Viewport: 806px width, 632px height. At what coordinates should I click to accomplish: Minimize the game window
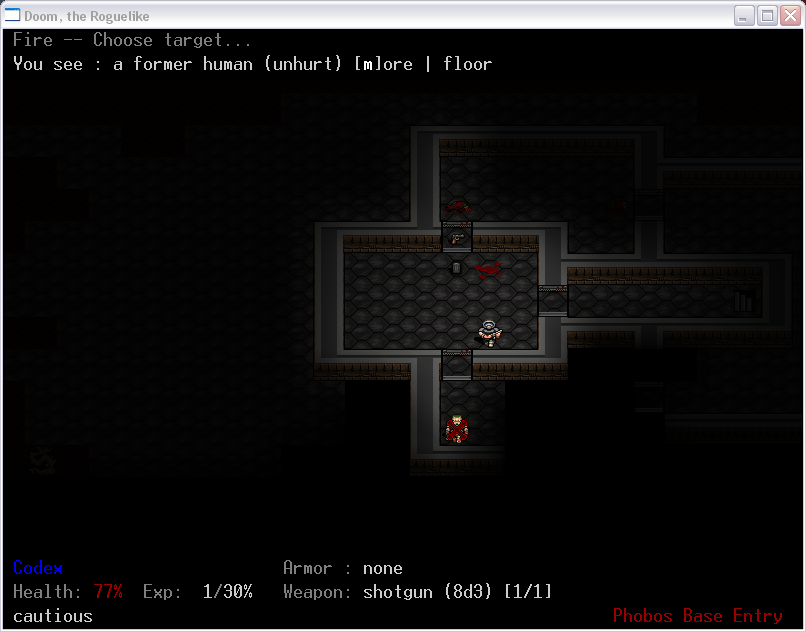[745, 15]
